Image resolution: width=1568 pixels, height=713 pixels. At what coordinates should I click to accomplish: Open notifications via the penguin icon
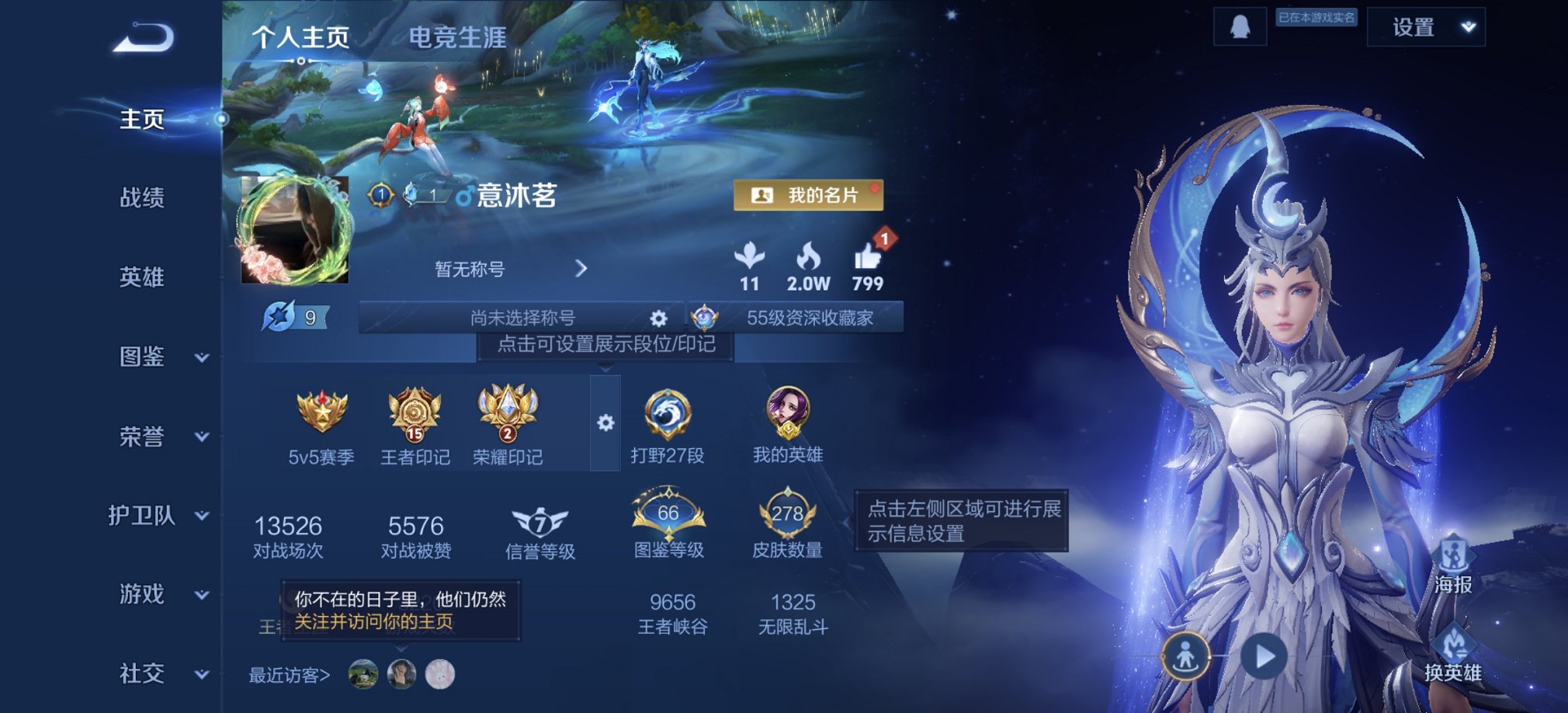tap(1240, 26)
